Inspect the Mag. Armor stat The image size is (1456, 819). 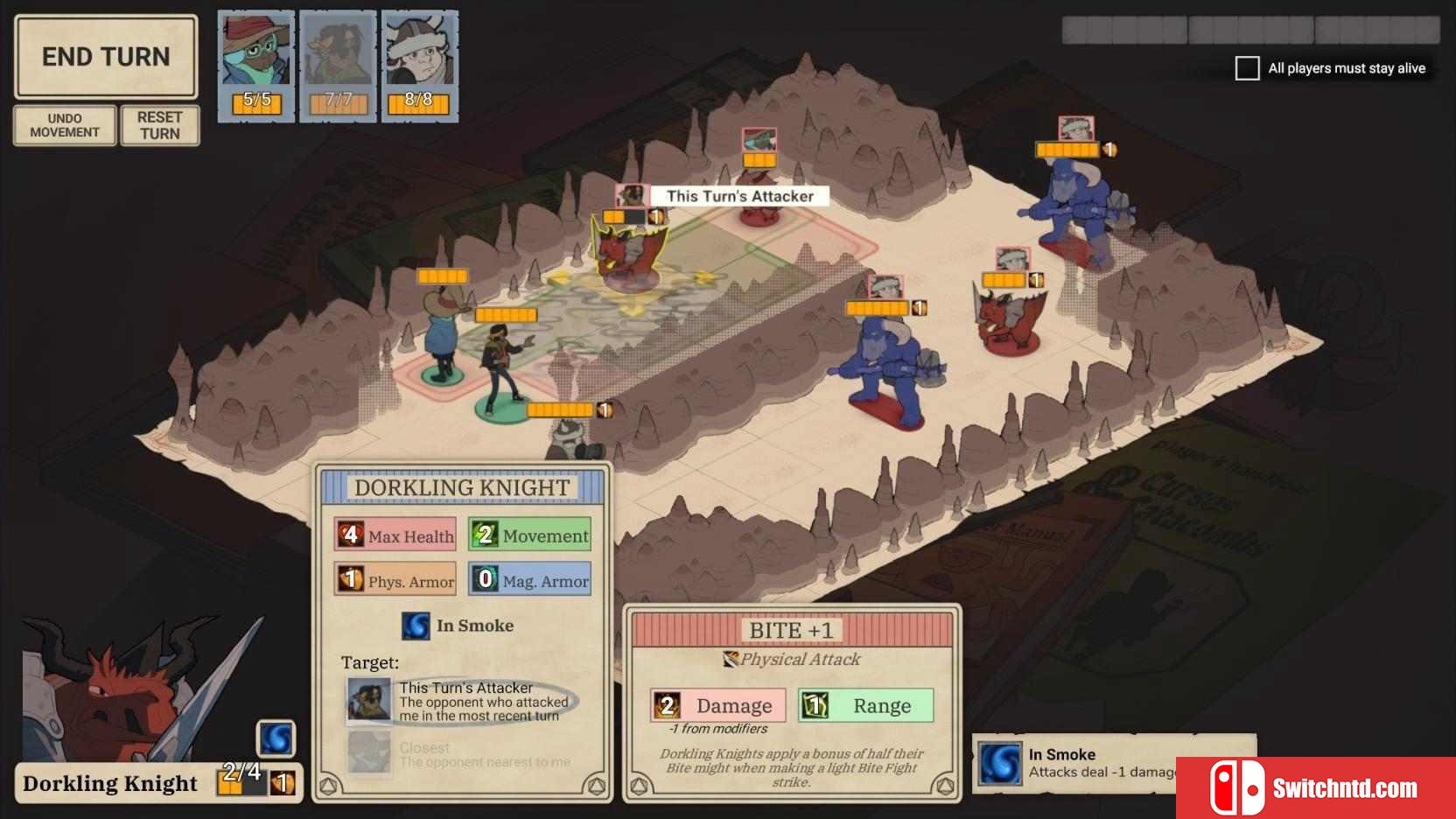529,580
